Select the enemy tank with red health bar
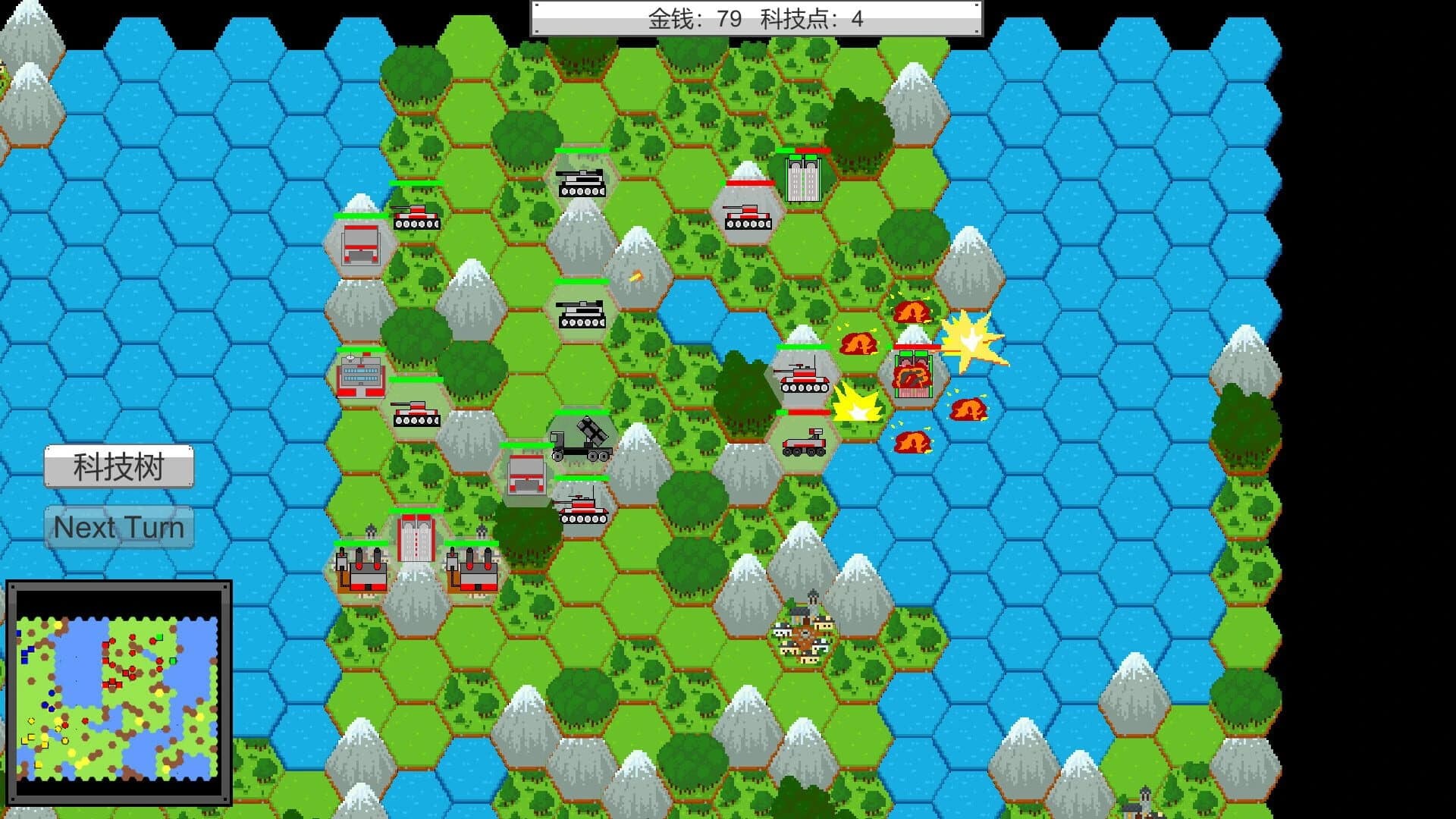Viewport: 1456px width, 819px height. (749, 220)
